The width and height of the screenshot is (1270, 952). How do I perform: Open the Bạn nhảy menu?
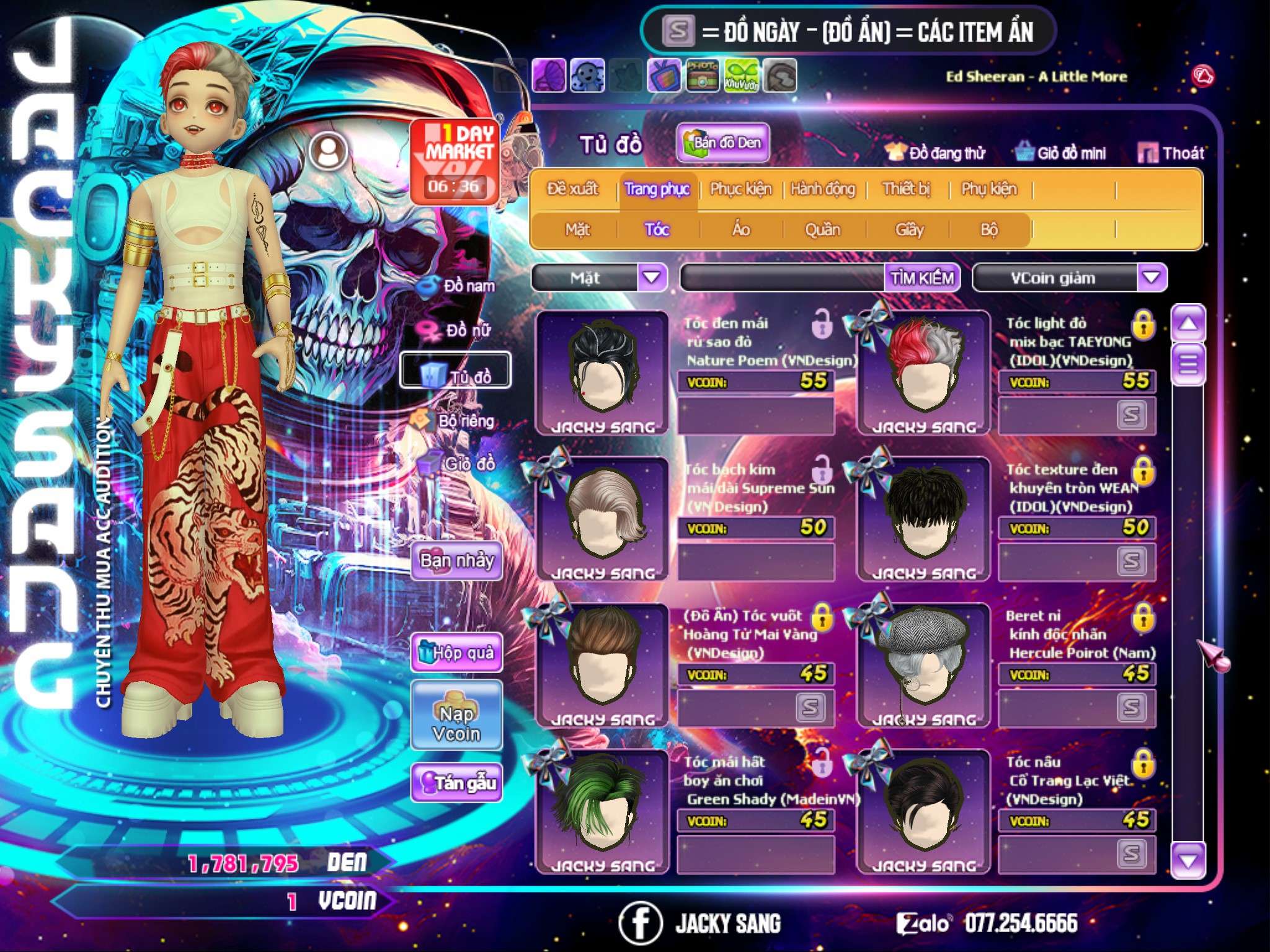pyautogui.click(x=457, y=561)
